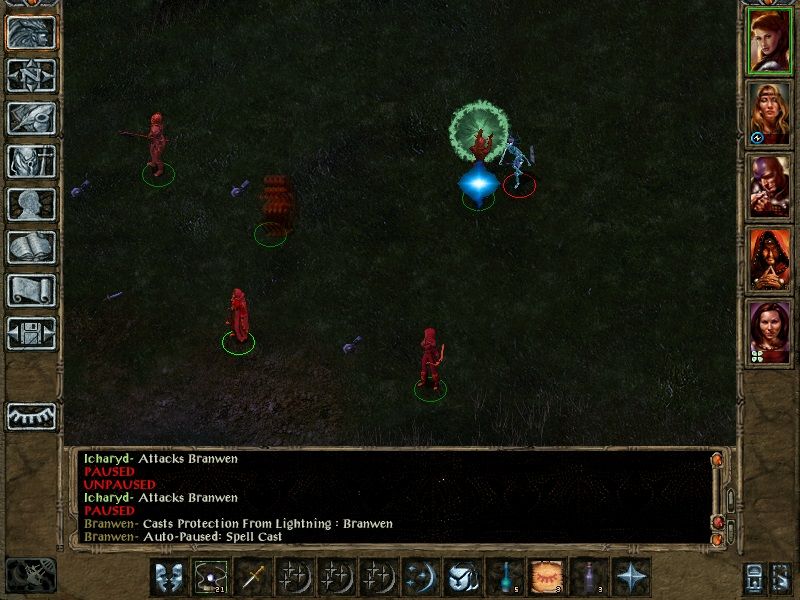Select the blonde warrior portrait

tap(771, 113)
